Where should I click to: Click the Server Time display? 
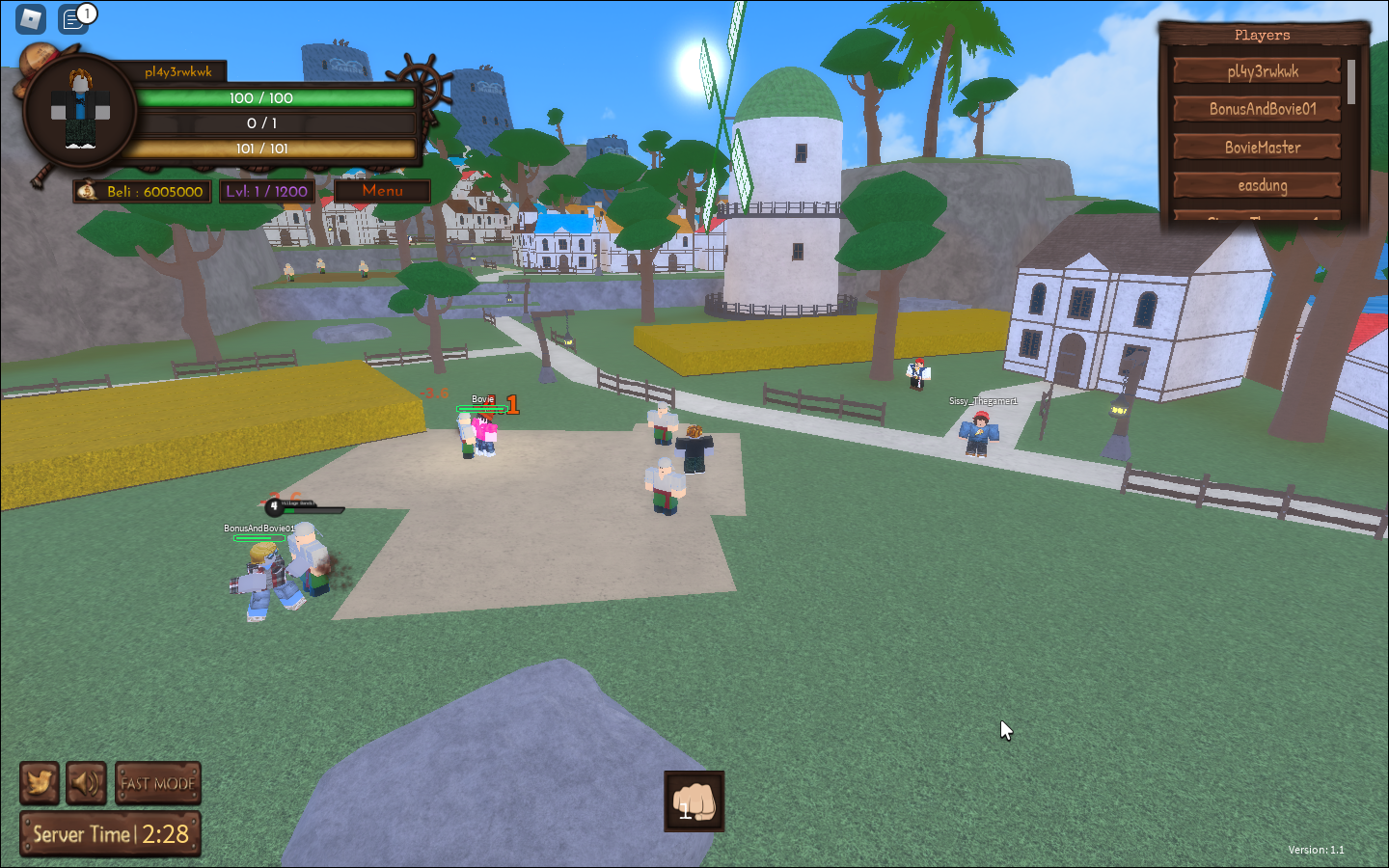(109, 832)
